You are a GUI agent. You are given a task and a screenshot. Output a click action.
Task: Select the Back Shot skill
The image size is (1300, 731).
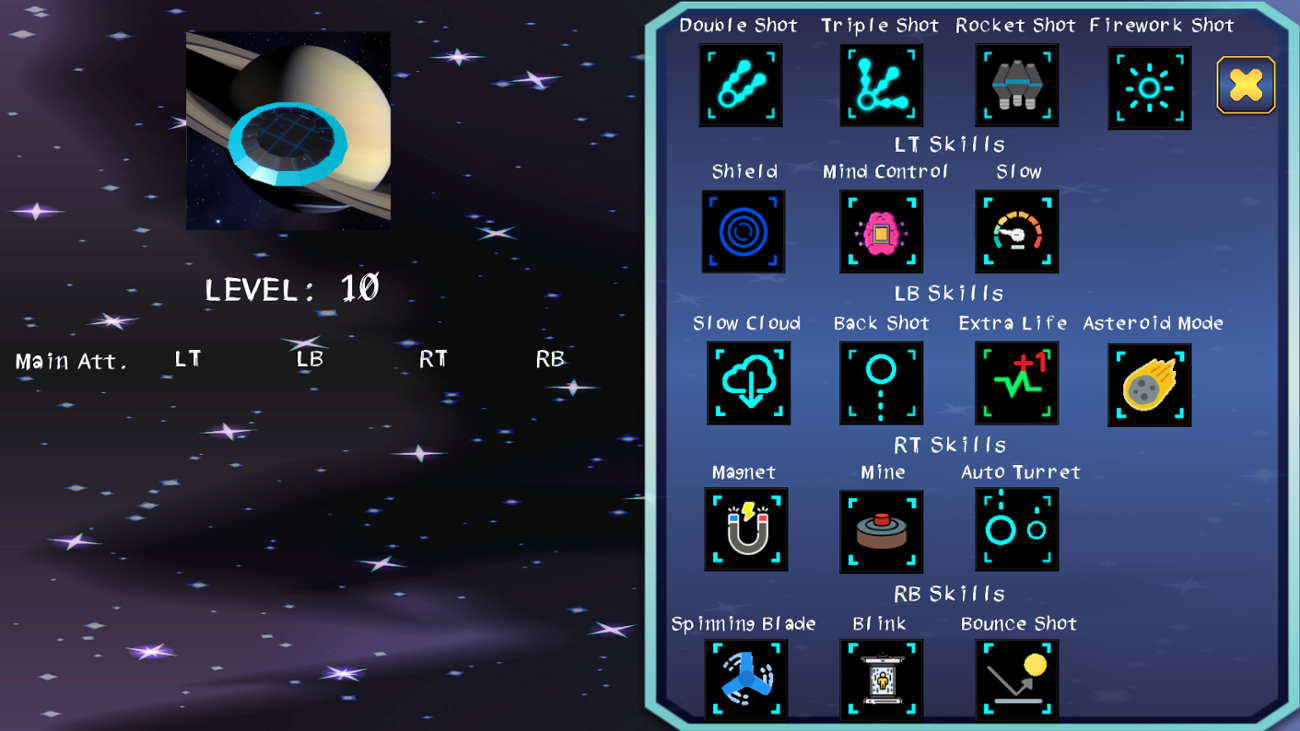[x=881, y=383]
